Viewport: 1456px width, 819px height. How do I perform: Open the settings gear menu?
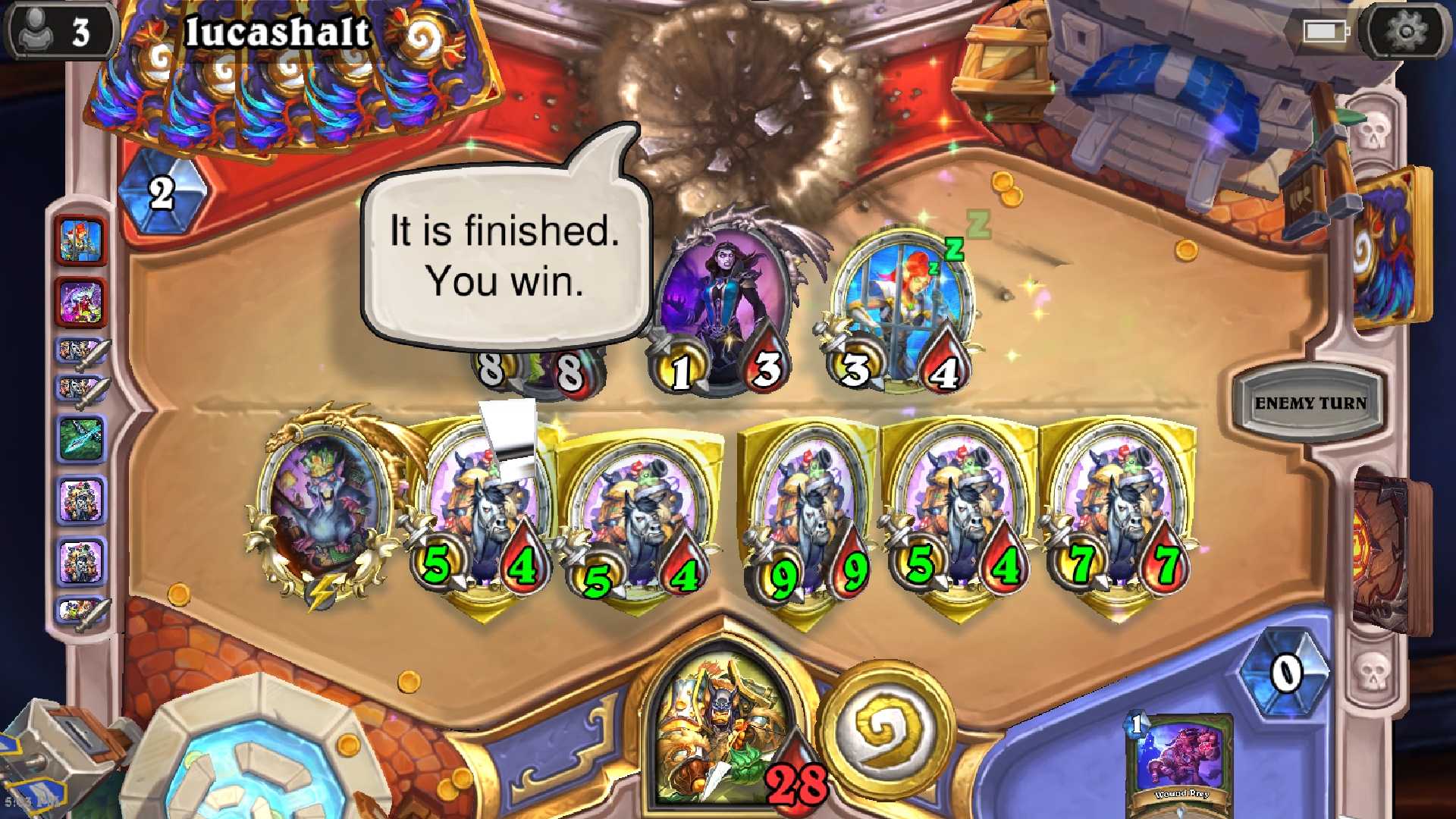click(1405, 32)
